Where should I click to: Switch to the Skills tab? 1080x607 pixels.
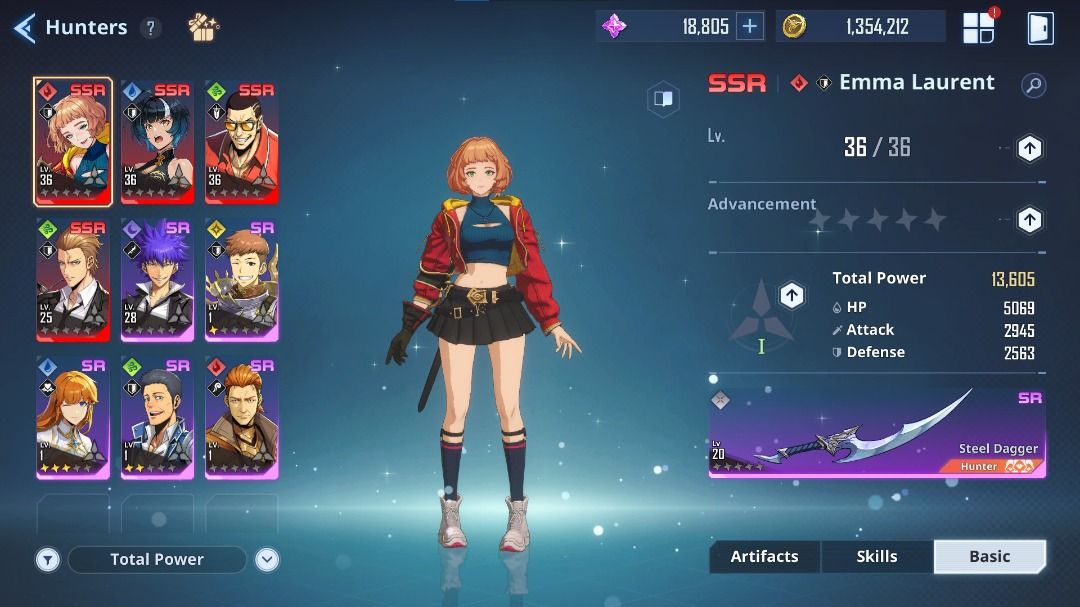[x=877, y=557]
